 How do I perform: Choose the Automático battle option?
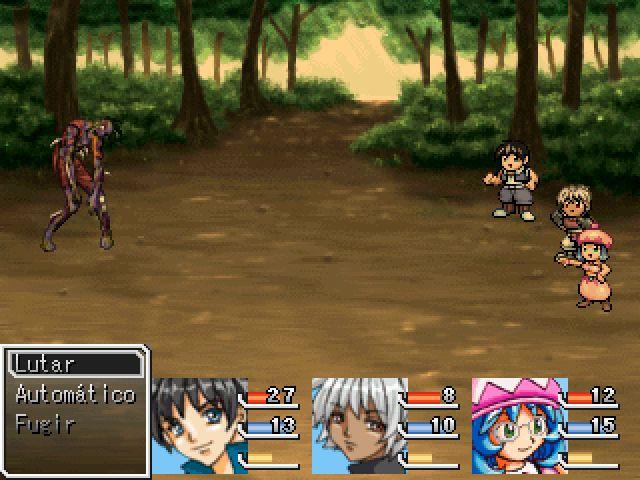pyautogui.click(x=76, y=394)
